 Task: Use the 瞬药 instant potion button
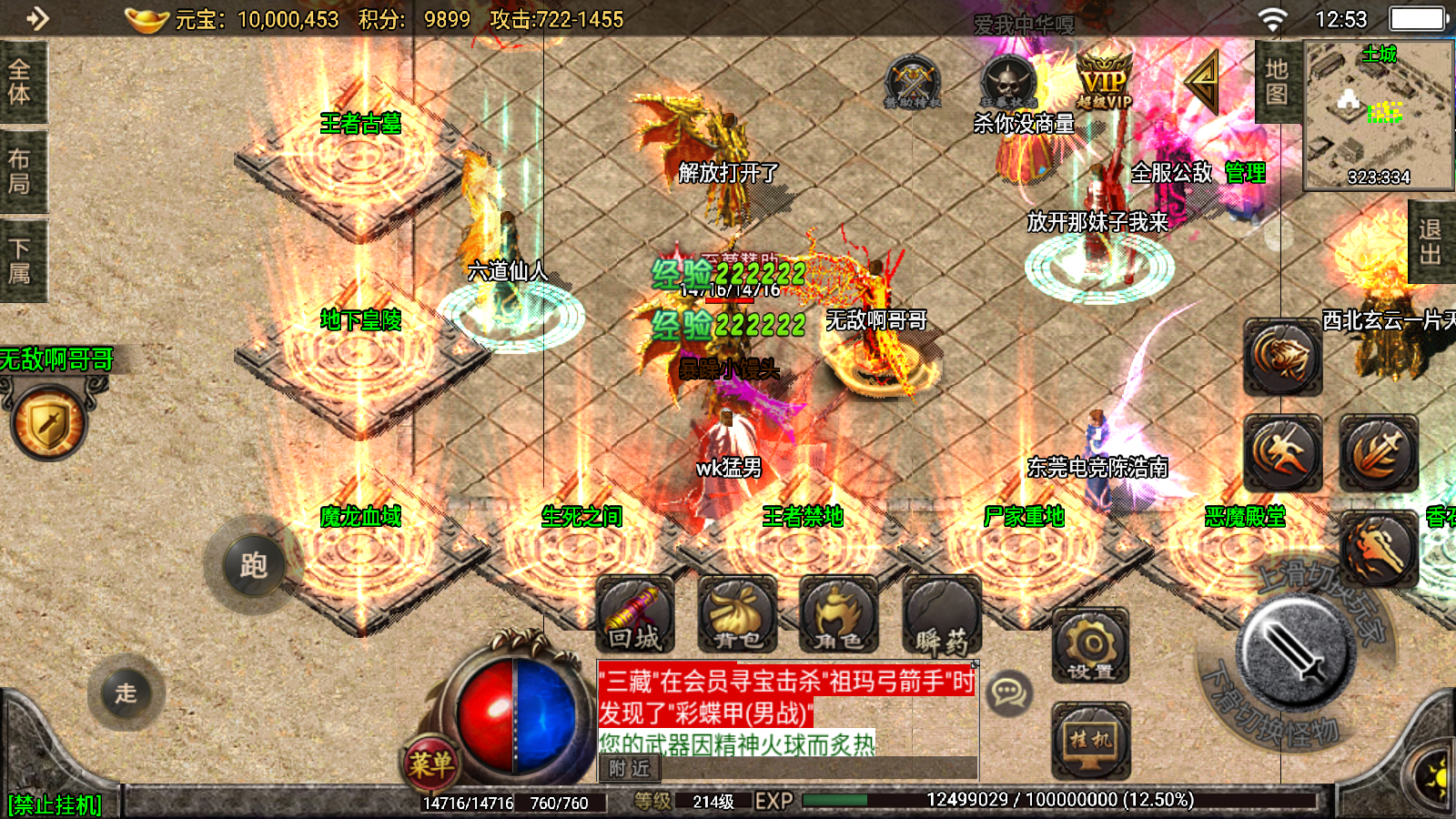pyautogui.click(x=942, y=616)
